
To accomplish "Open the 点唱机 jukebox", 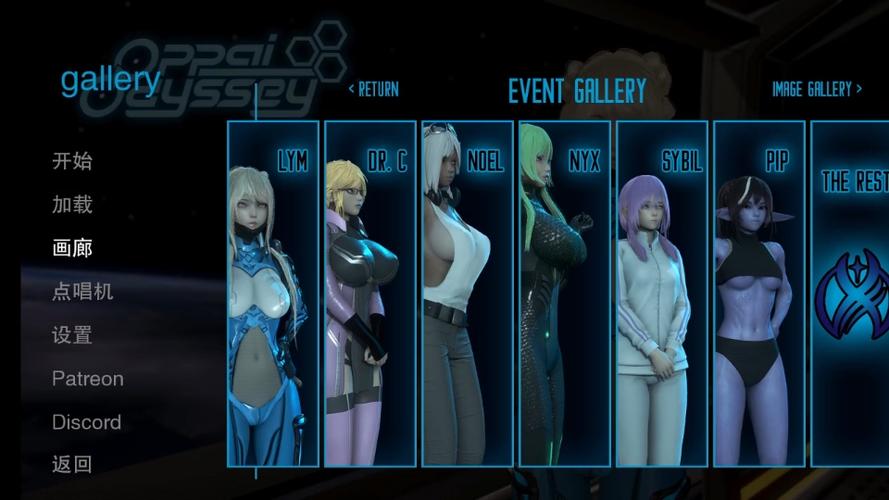I will click(83, 292).
